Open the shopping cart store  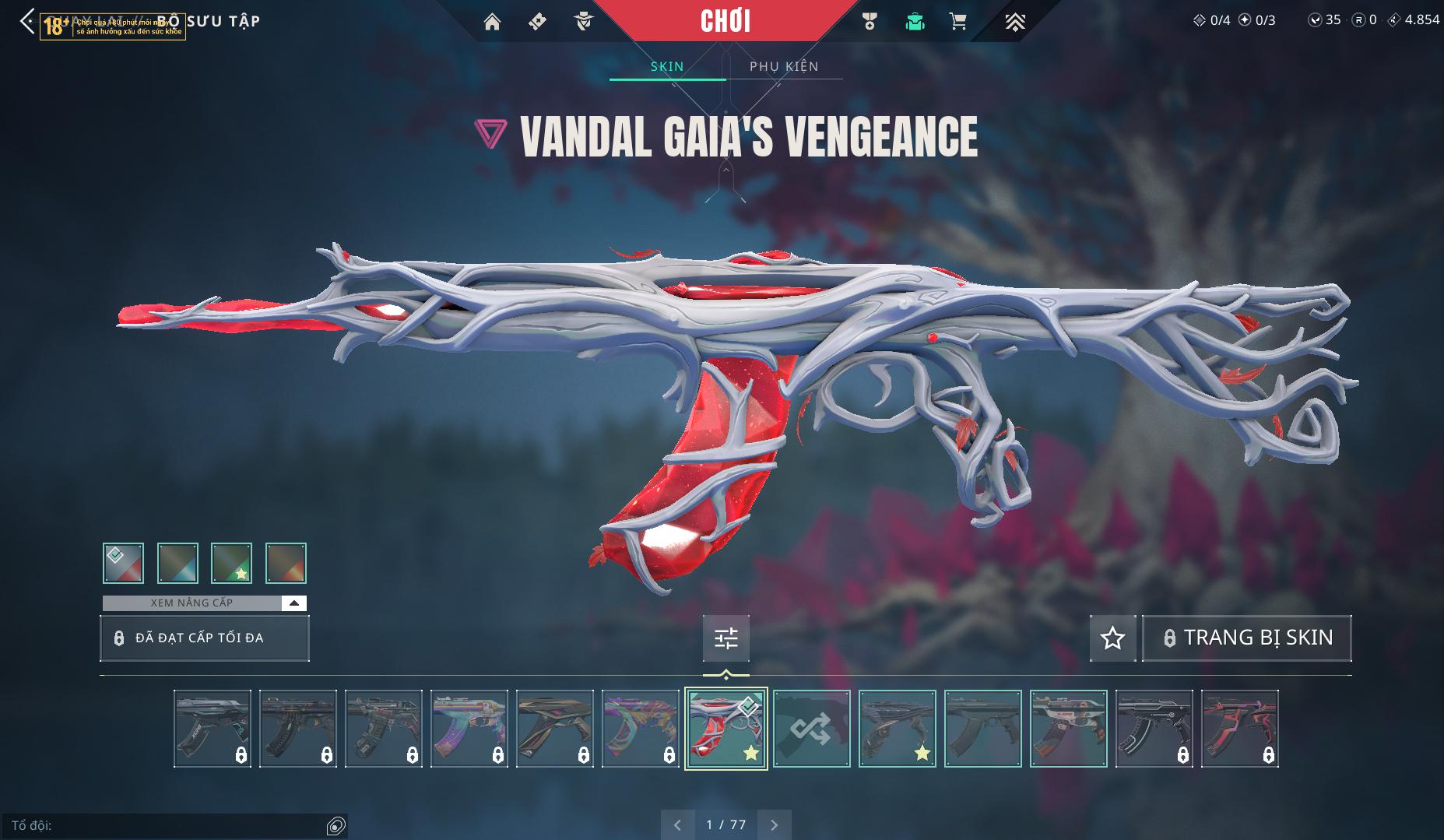[958, 22]
